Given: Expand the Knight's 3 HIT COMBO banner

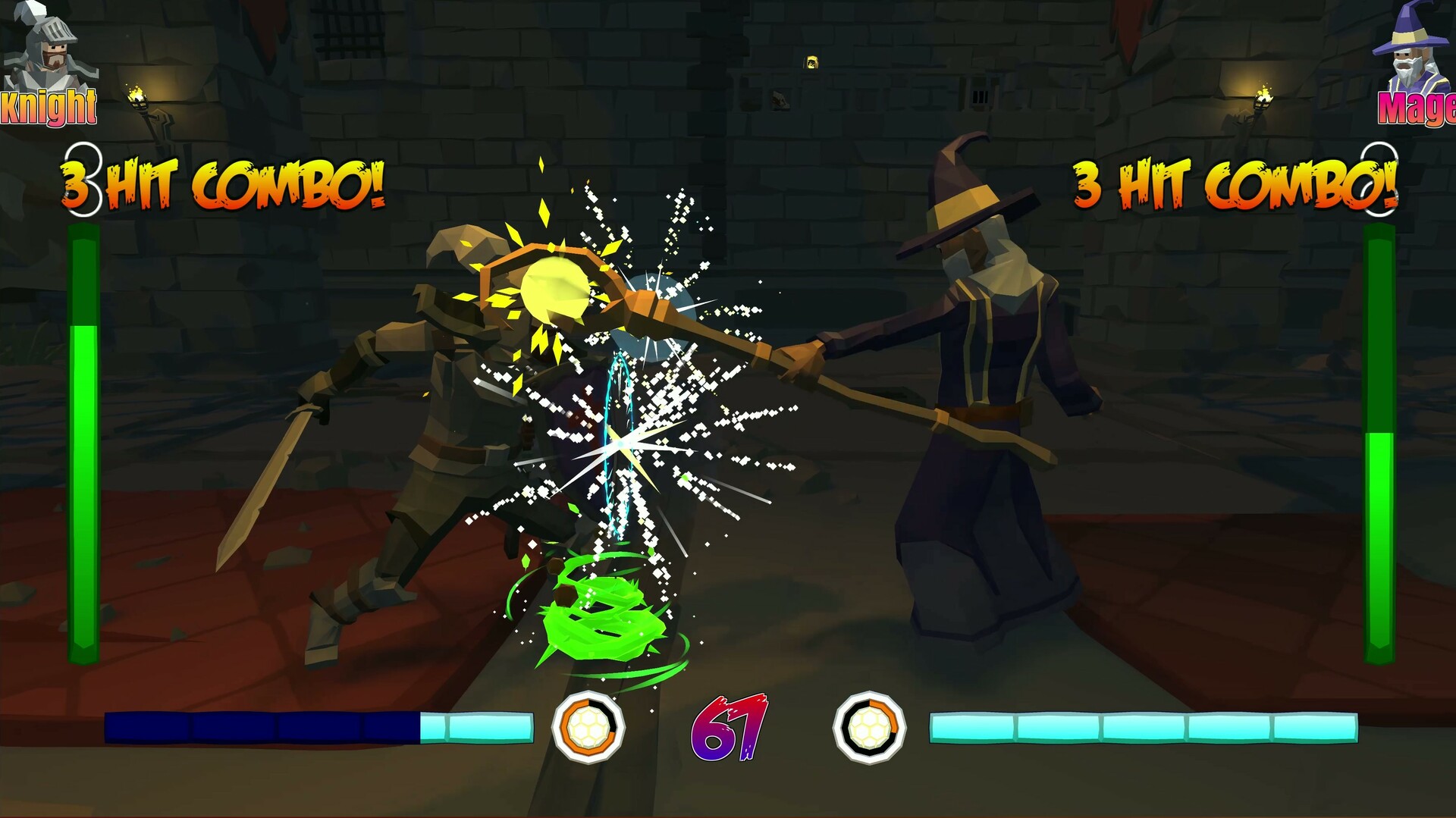Looking at the screenshot, I should tap(224, 178).
